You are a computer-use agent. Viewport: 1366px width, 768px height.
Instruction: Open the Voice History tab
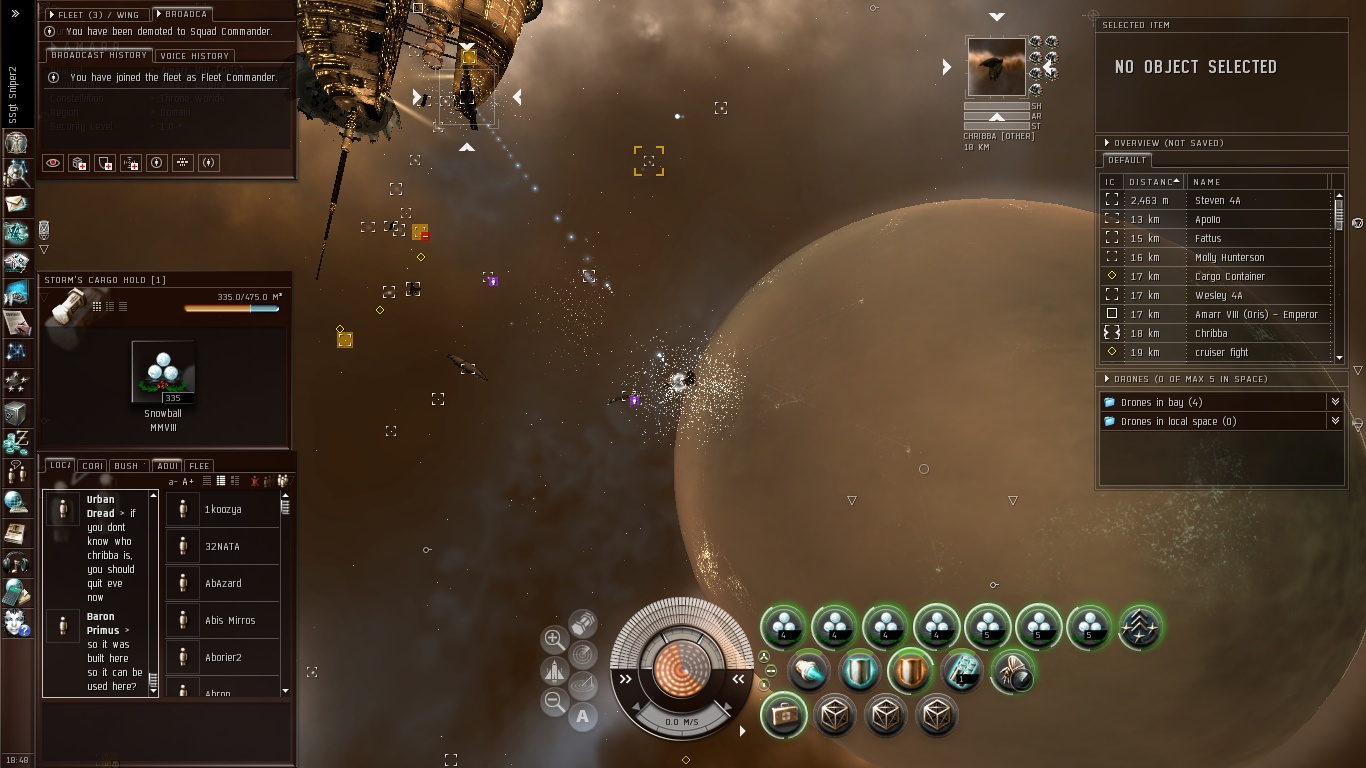pos(194,56)
